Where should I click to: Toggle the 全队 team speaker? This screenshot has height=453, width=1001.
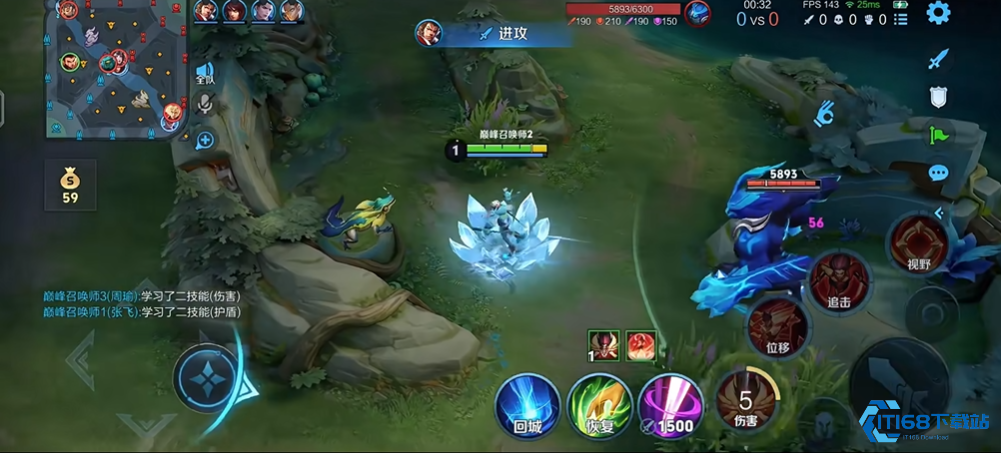pyautogui.click(x=205, y=72)
